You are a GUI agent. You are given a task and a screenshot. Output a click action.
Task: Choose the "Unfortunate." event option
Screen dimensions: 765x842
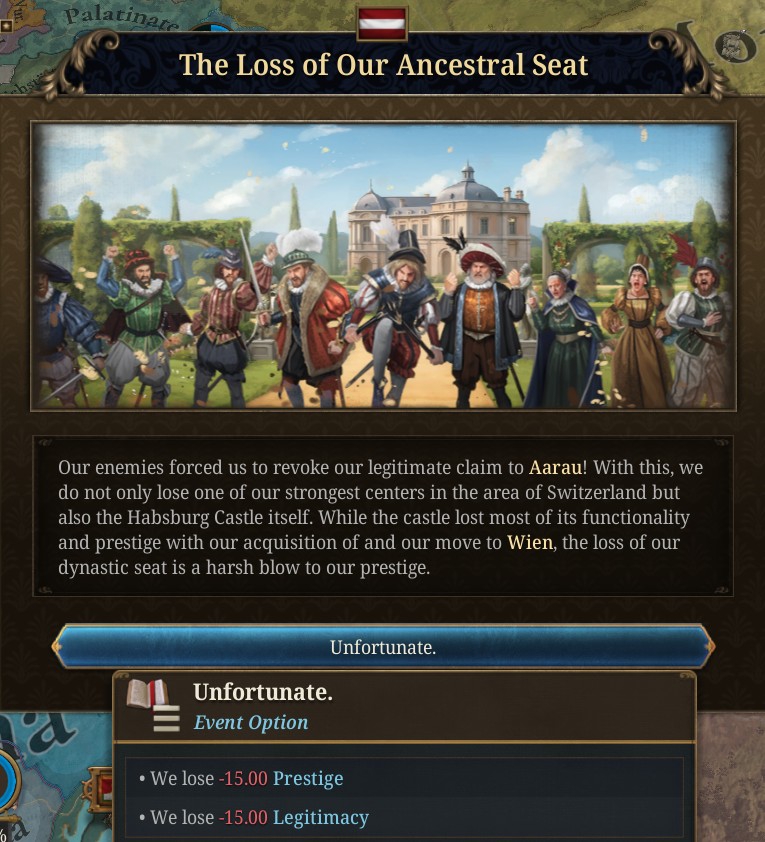383,647
